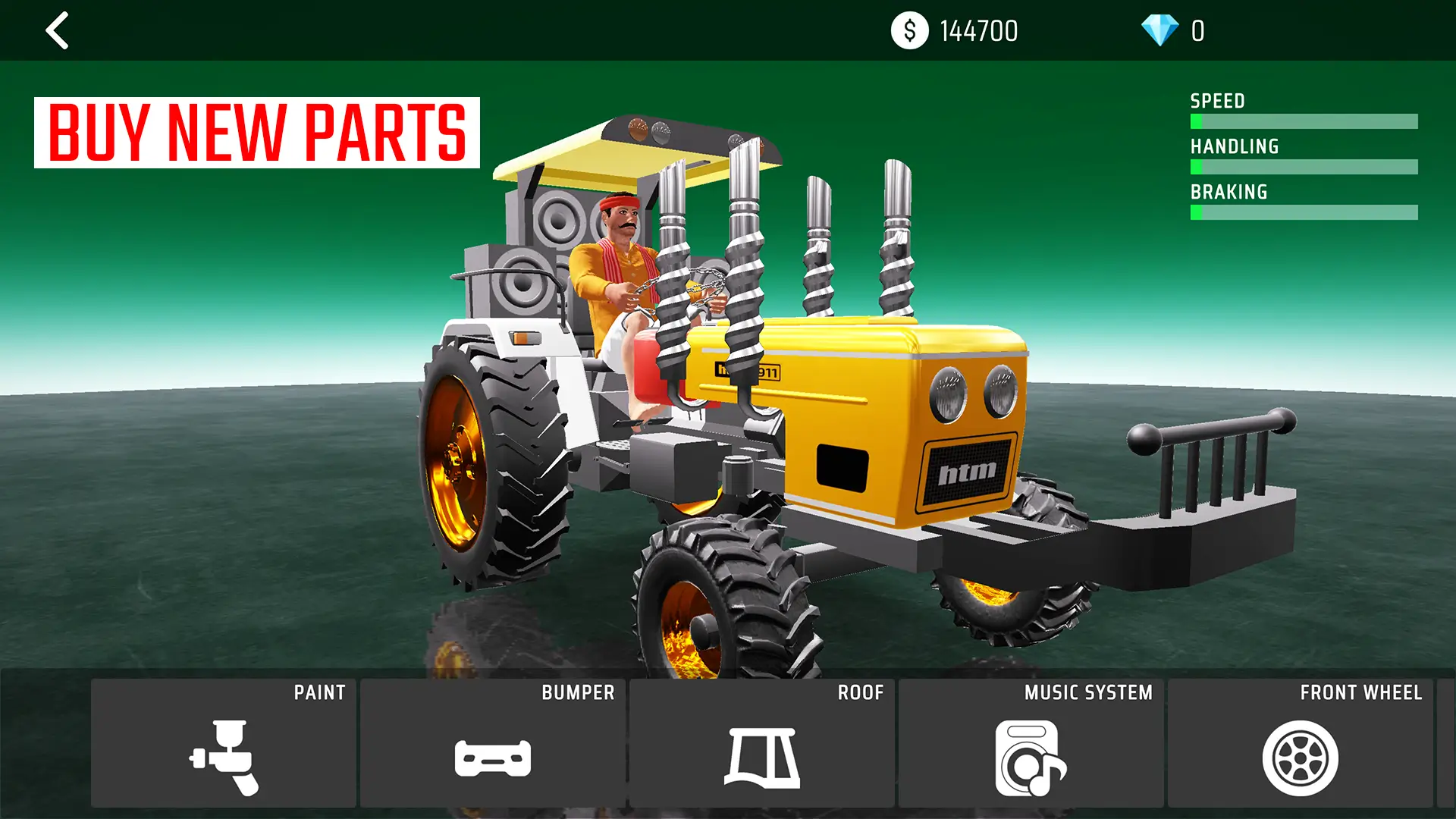This screenshot has height=819, width=1456.
Task: Click the blue diamond gem icon
Action: pos(1161,30)
